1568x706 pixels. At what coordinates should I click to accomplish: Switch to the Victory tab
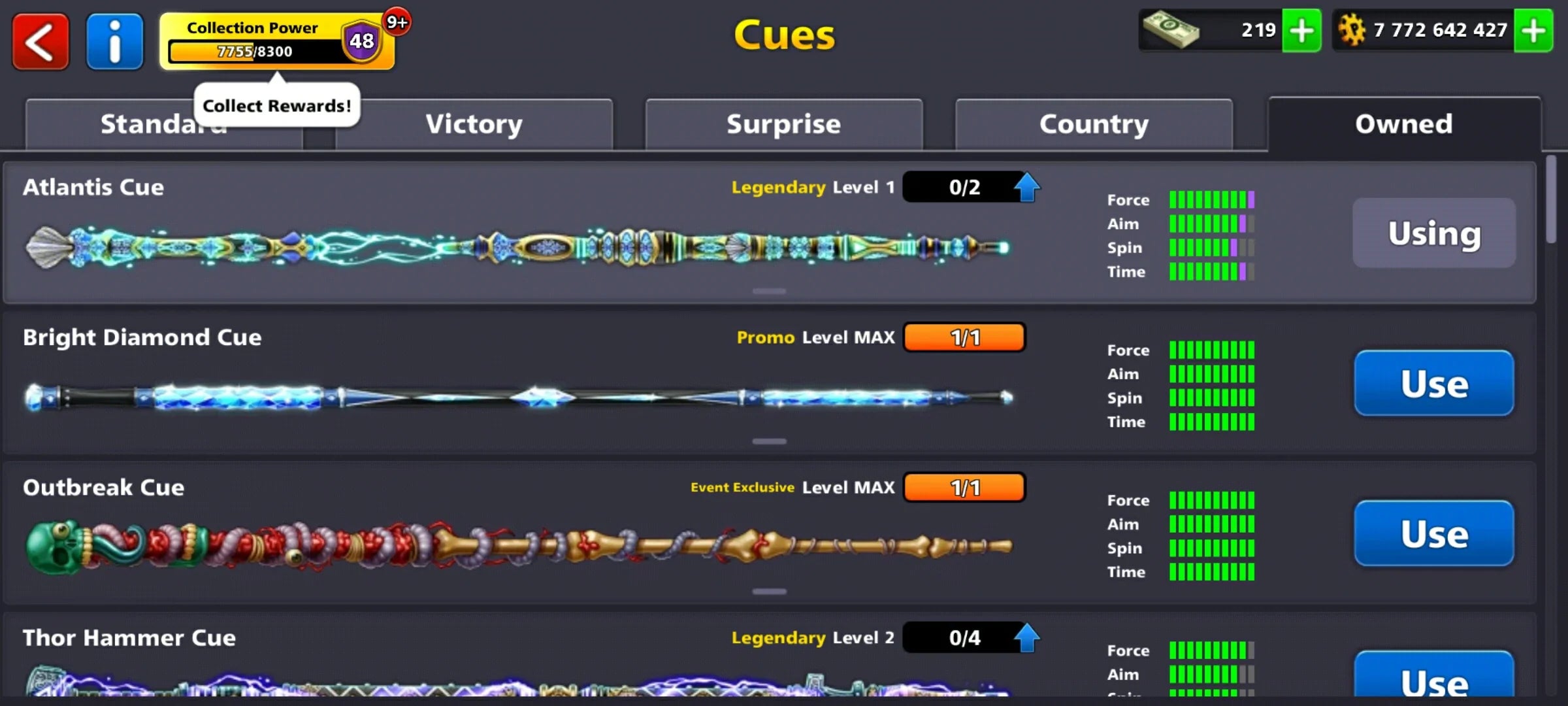(x=474, y=124)
